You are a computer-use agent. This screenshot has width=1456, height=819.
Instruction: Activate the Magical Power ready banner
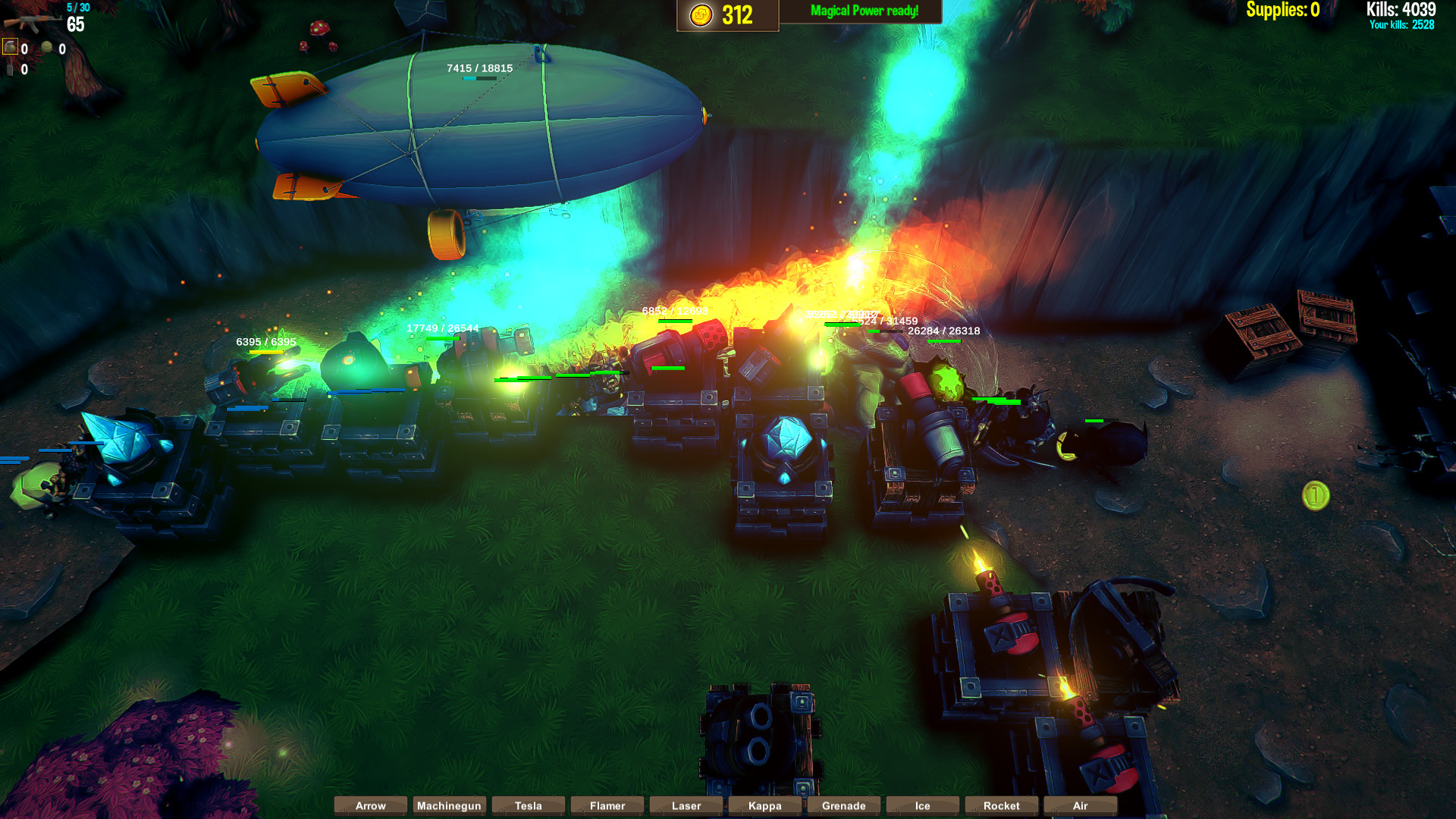coord(864,11)
